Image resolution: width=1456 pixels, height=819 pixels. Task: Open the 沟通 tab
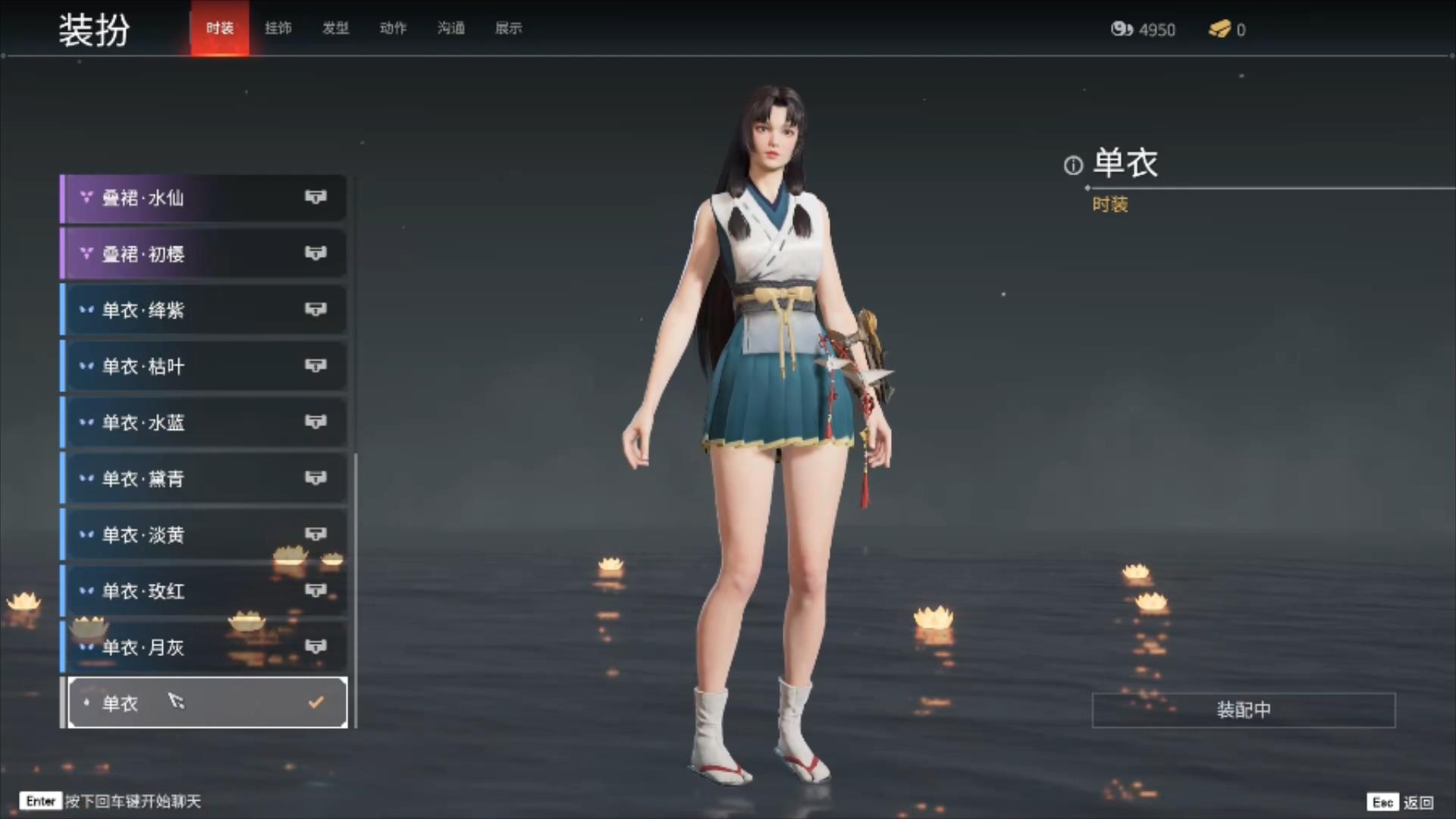pyautogui.click(x=450, y=29)
